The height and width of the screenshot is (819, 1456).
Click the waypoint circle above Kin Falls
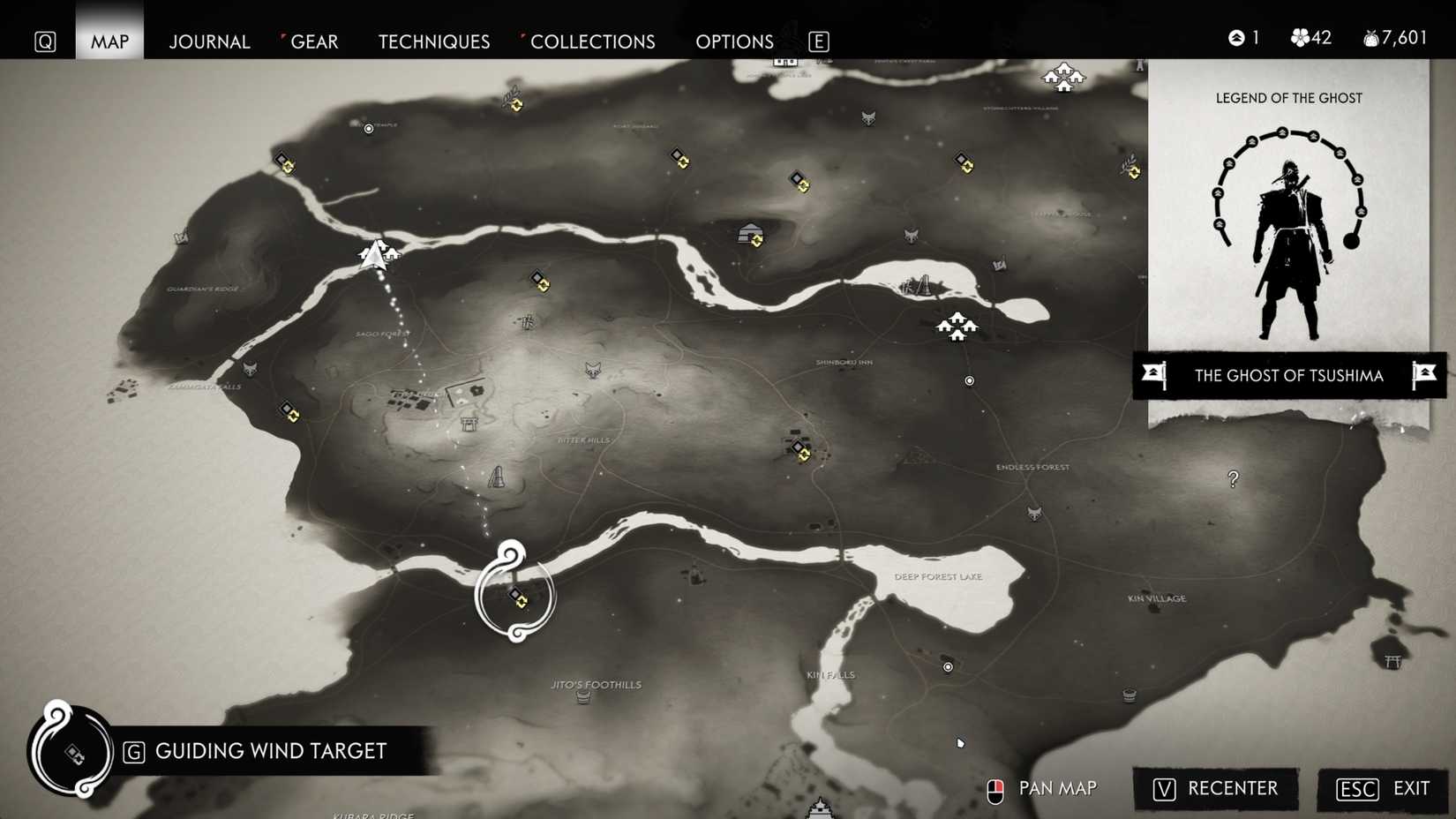(948, 666)
